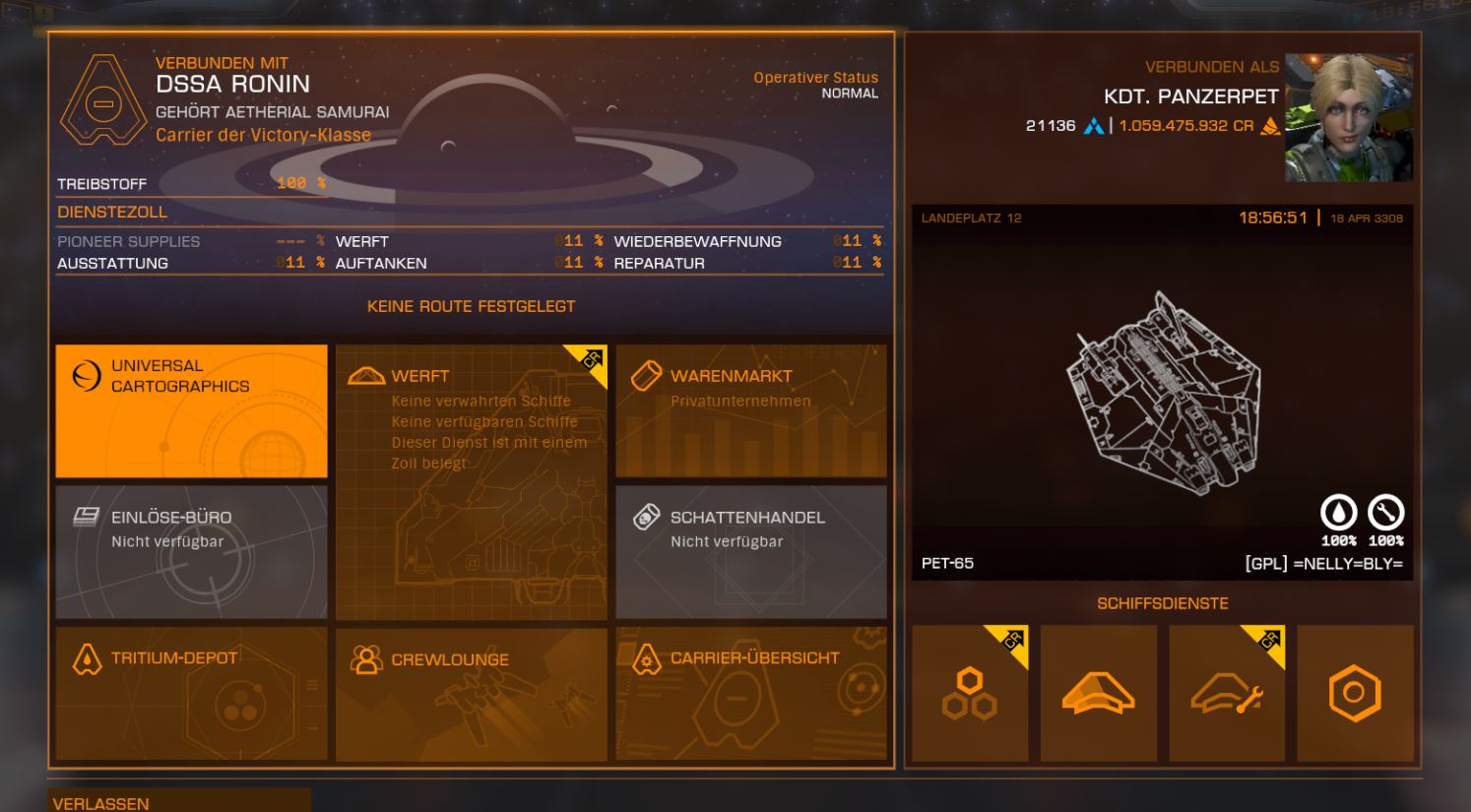Screen dimensions: 1471x812
Task: Select the Schattenhandel tile
Action: pos(750,551)
